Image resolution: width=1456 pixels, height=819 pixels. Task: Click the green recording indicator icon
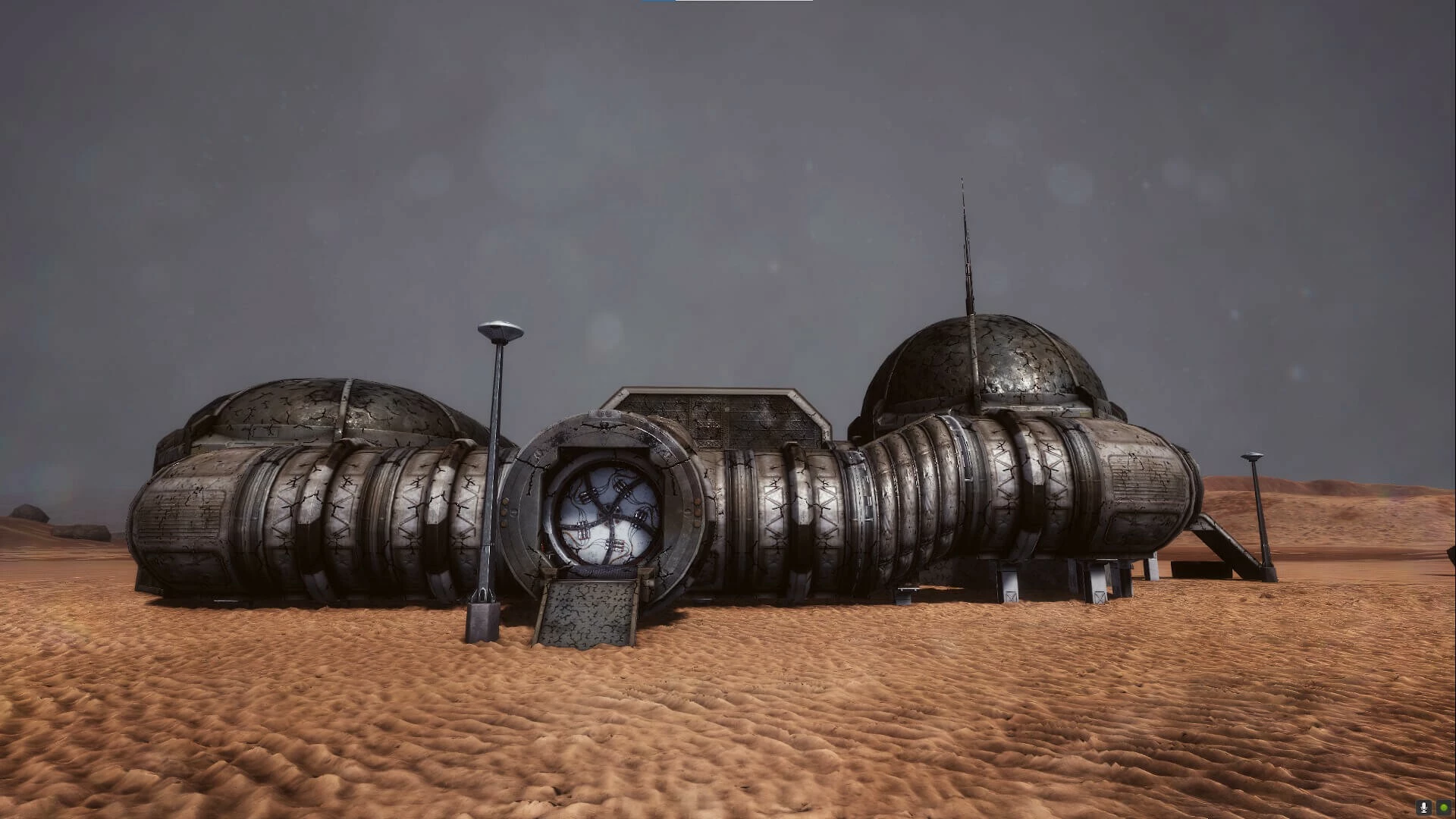pyautogui.click(x=1443, y=808)
